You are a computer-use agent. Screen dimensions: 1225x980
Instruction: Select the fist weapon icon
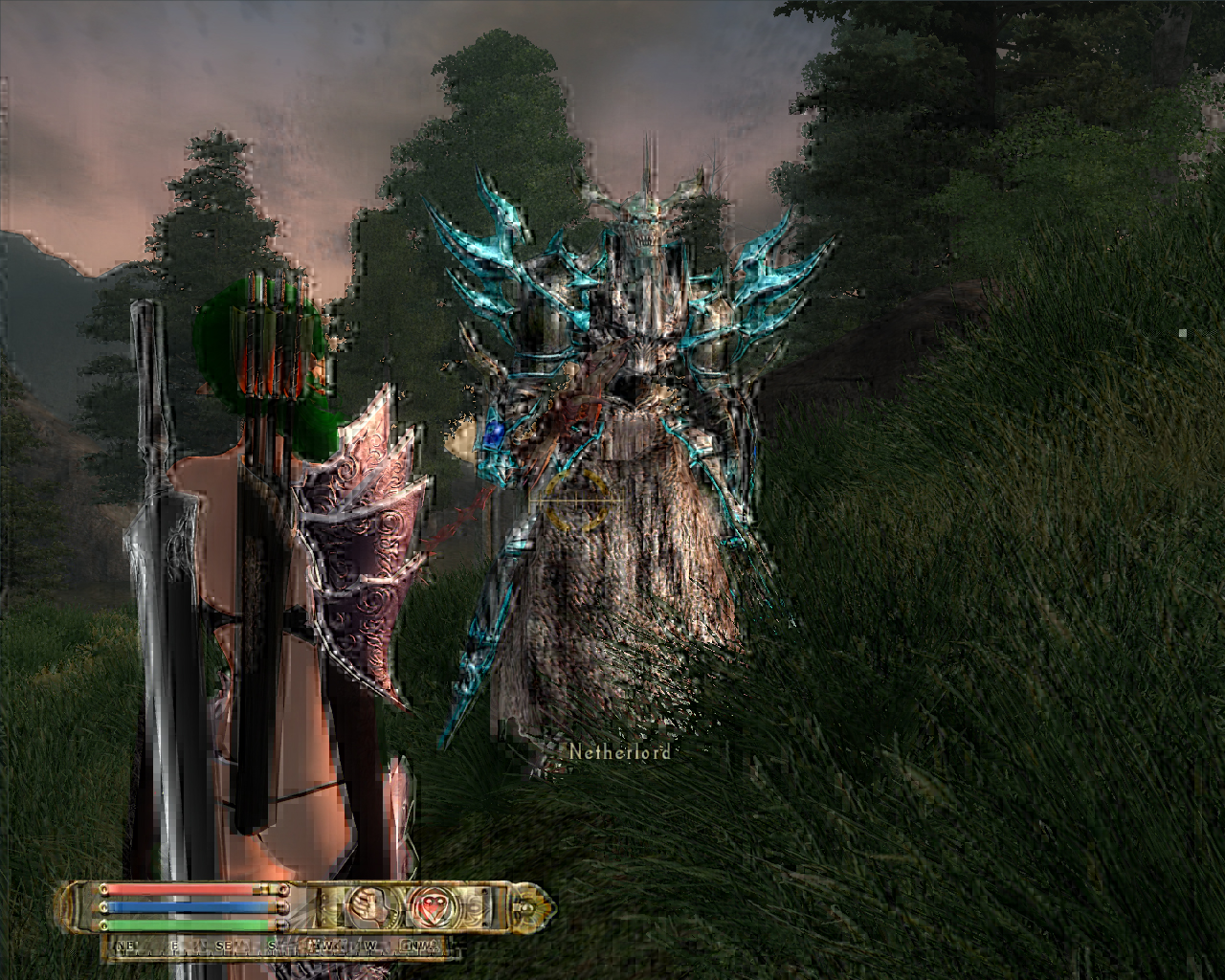click(366, 904)
